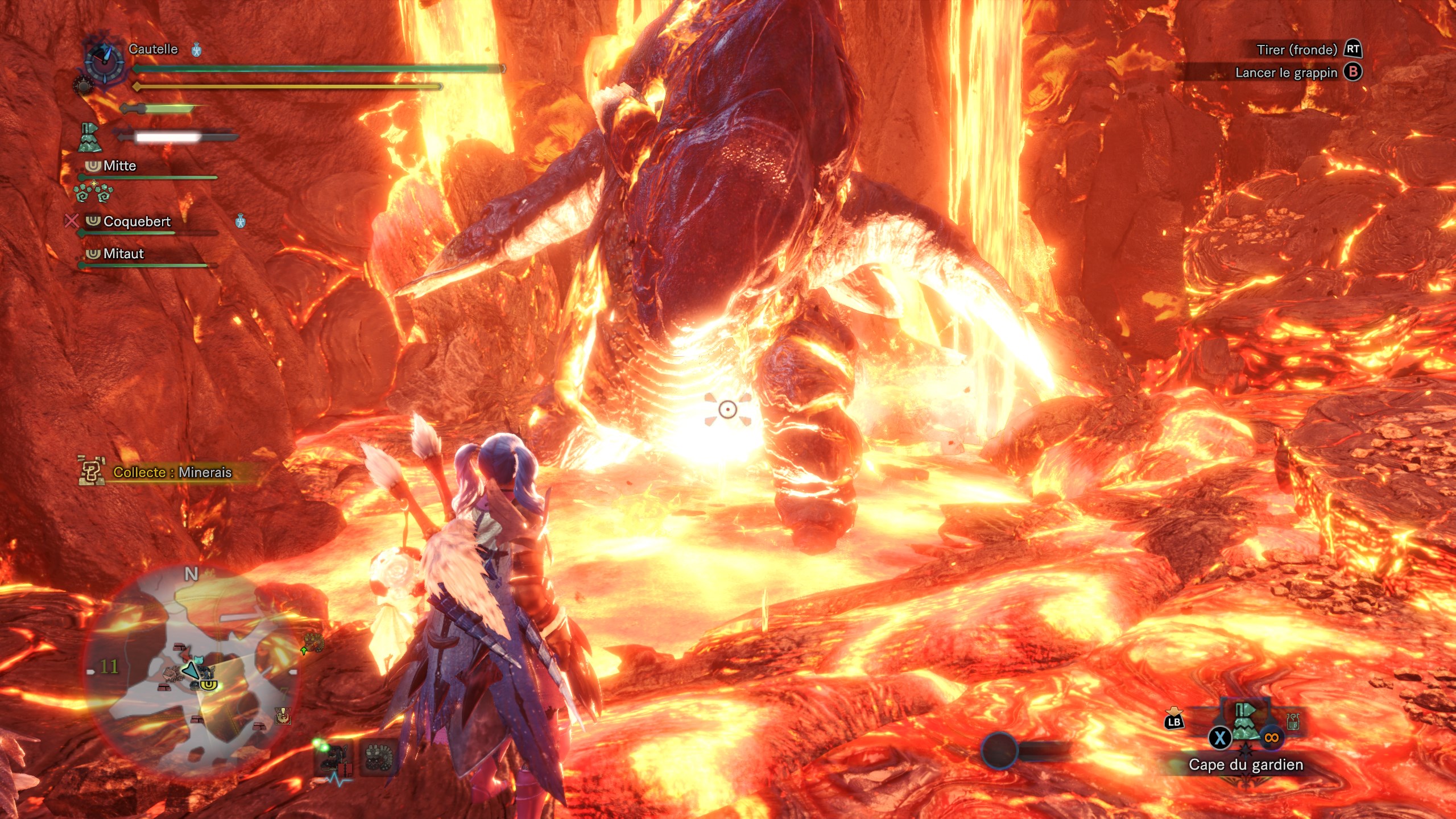Click the player name Cautelle
The width and height of the screenshot is (1456, 819).
coord(153,49)
